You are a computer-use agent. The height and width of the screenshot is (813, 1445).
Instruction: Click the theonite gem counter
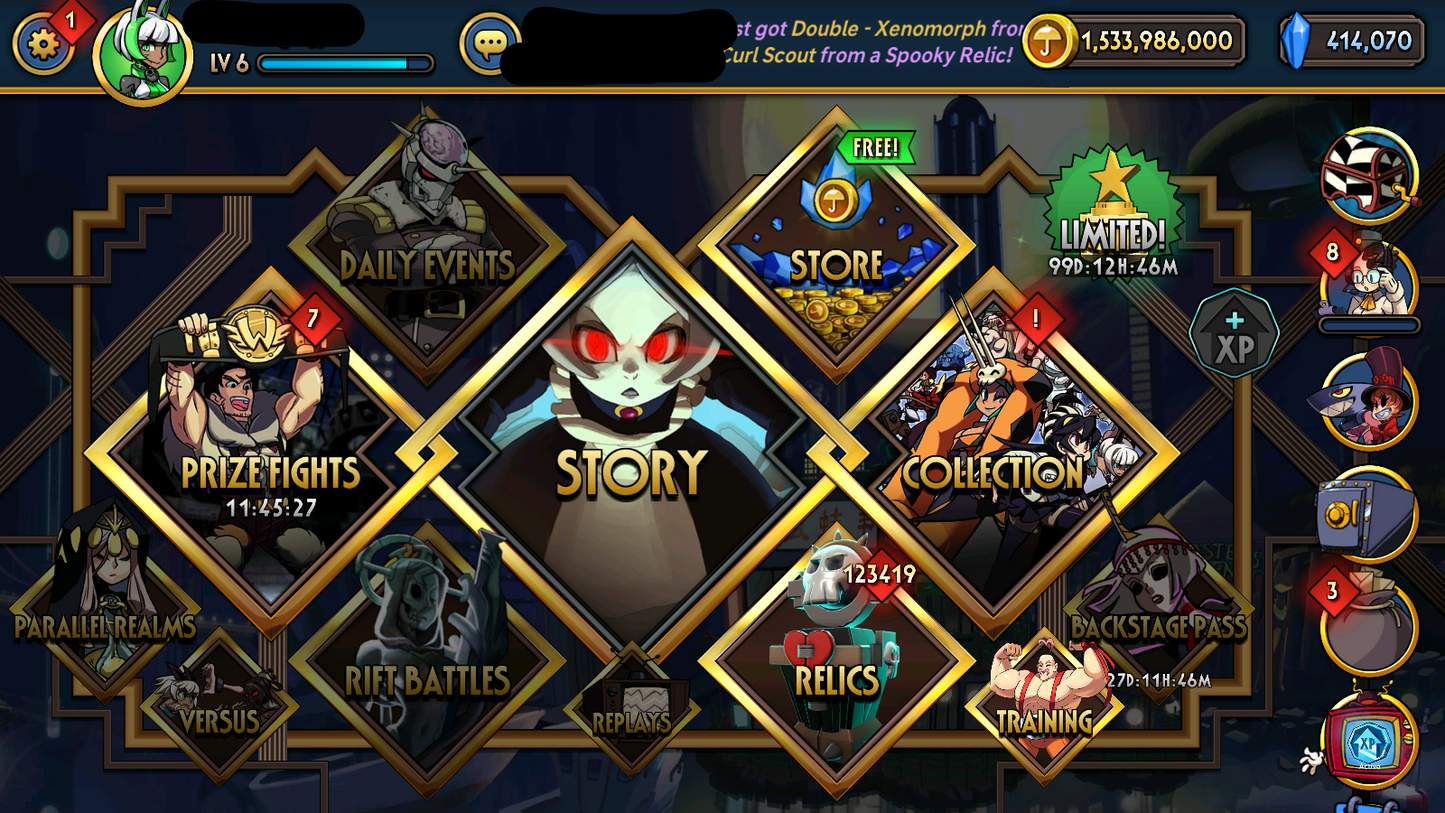[x=1352, y=42]
